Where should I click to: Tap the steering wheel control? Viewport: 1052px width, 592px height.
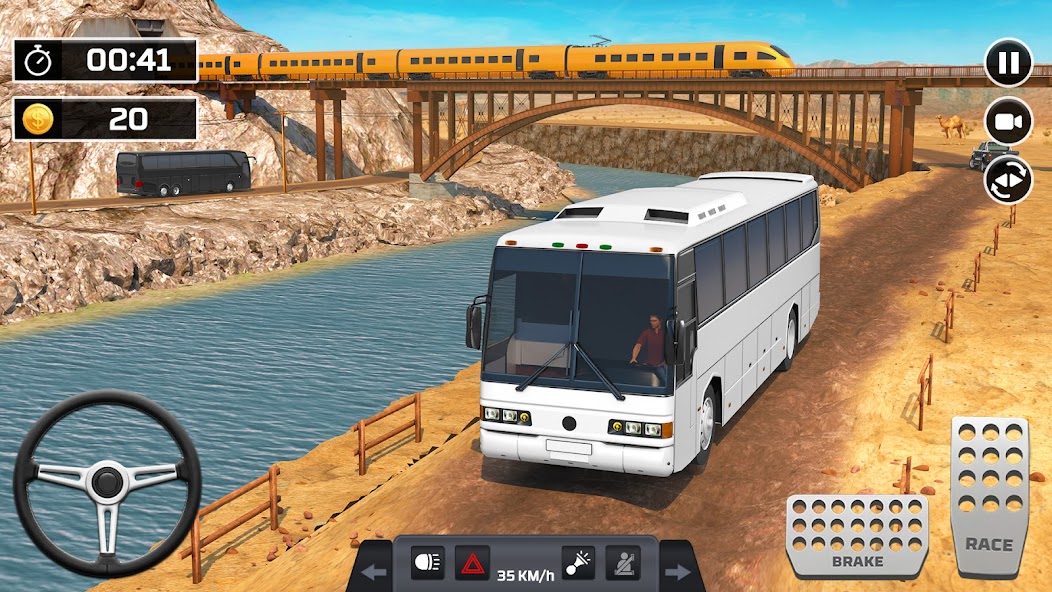(x=107, y=483)
